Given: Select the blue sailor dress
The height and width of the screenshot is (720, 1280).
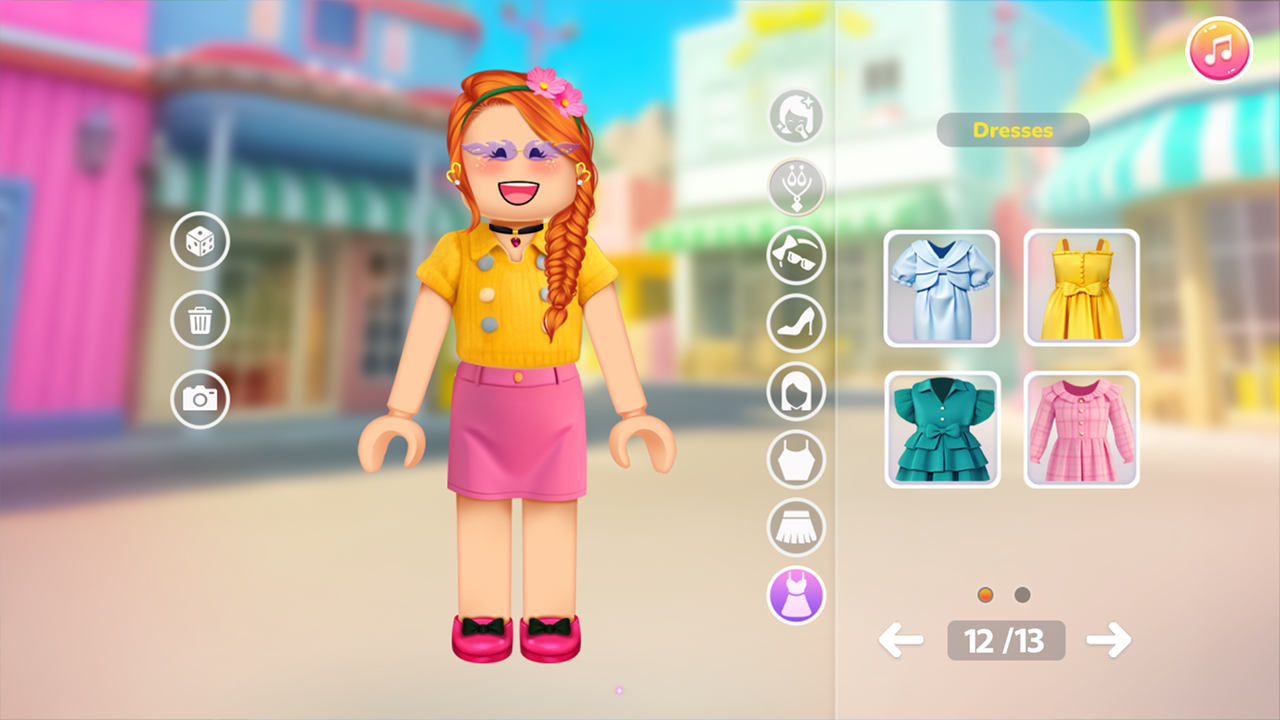Looking at the screenshot, I should 941,287.
